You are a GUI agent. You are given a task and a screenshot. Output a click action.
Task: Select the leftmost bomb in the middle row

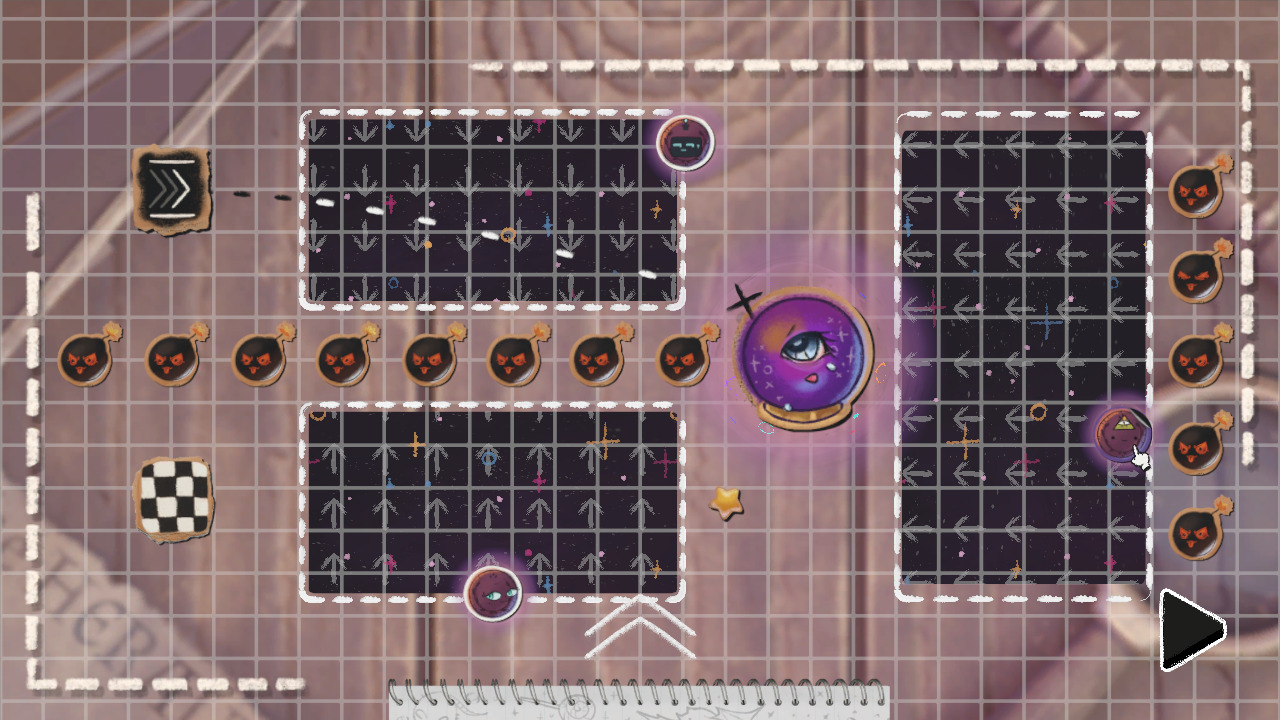pyautogui.click(x=85, y=360)
